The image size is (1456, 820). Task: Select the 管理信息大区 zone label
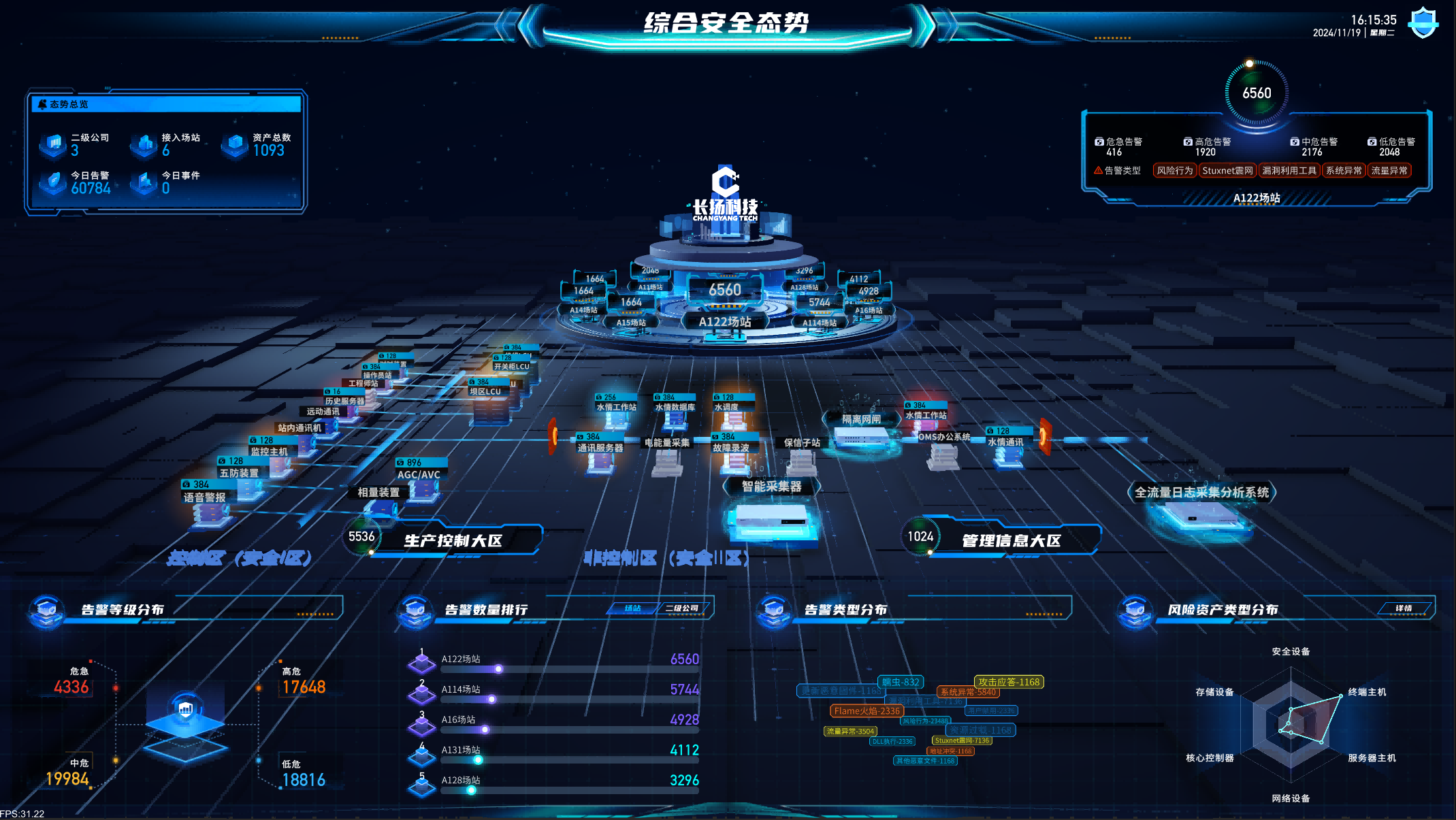[x=1011, y=541]
